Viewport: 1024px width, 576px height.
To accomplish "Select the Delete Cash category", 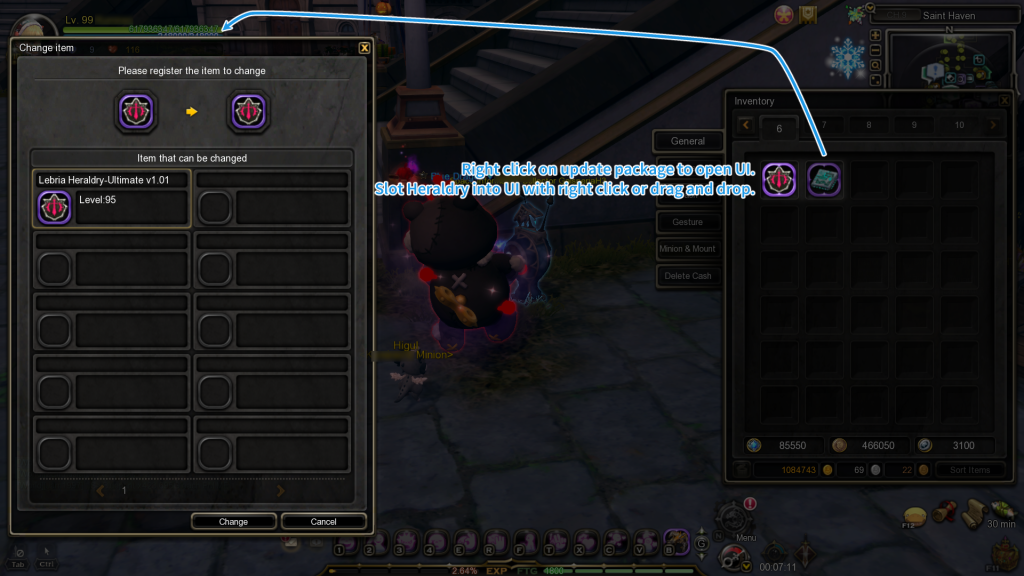I will click(x=688, y=276).
